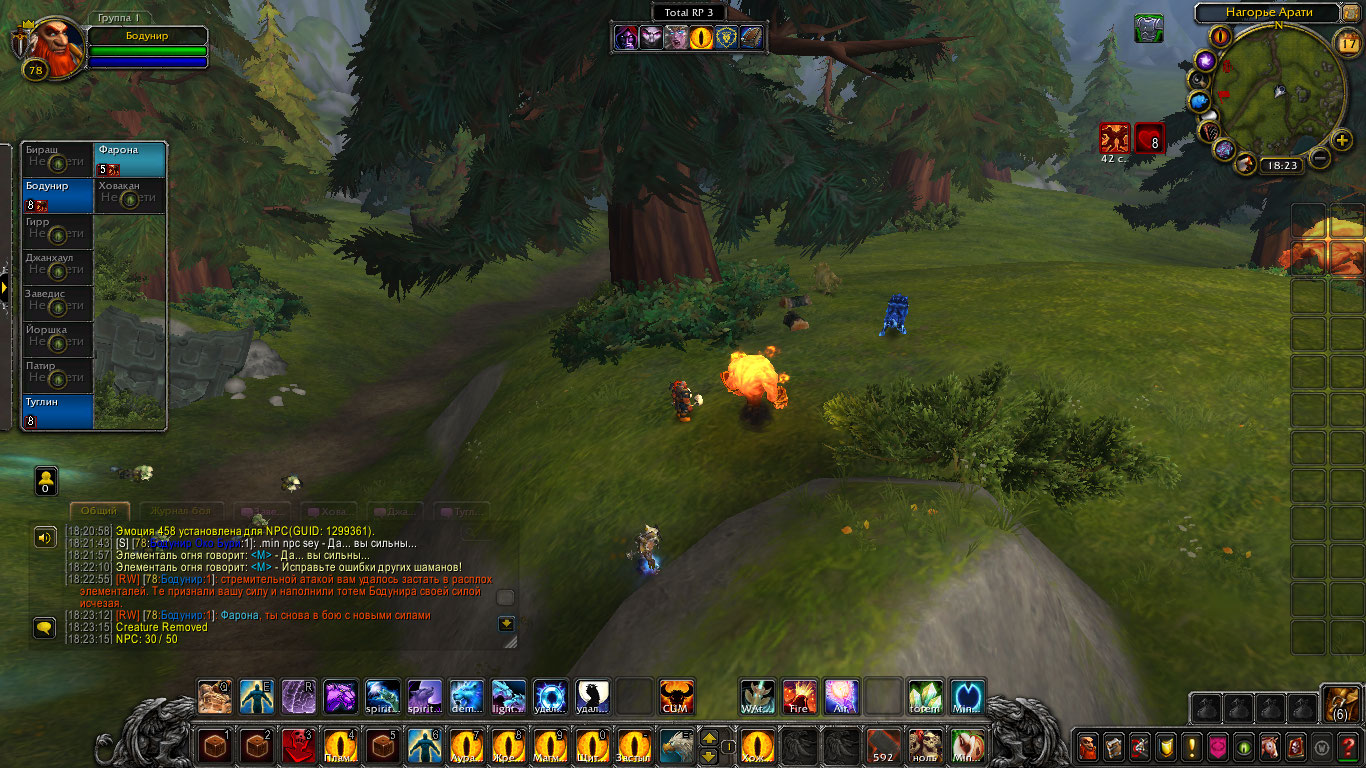Select Туглин in the raid frames

pos(57,411)
